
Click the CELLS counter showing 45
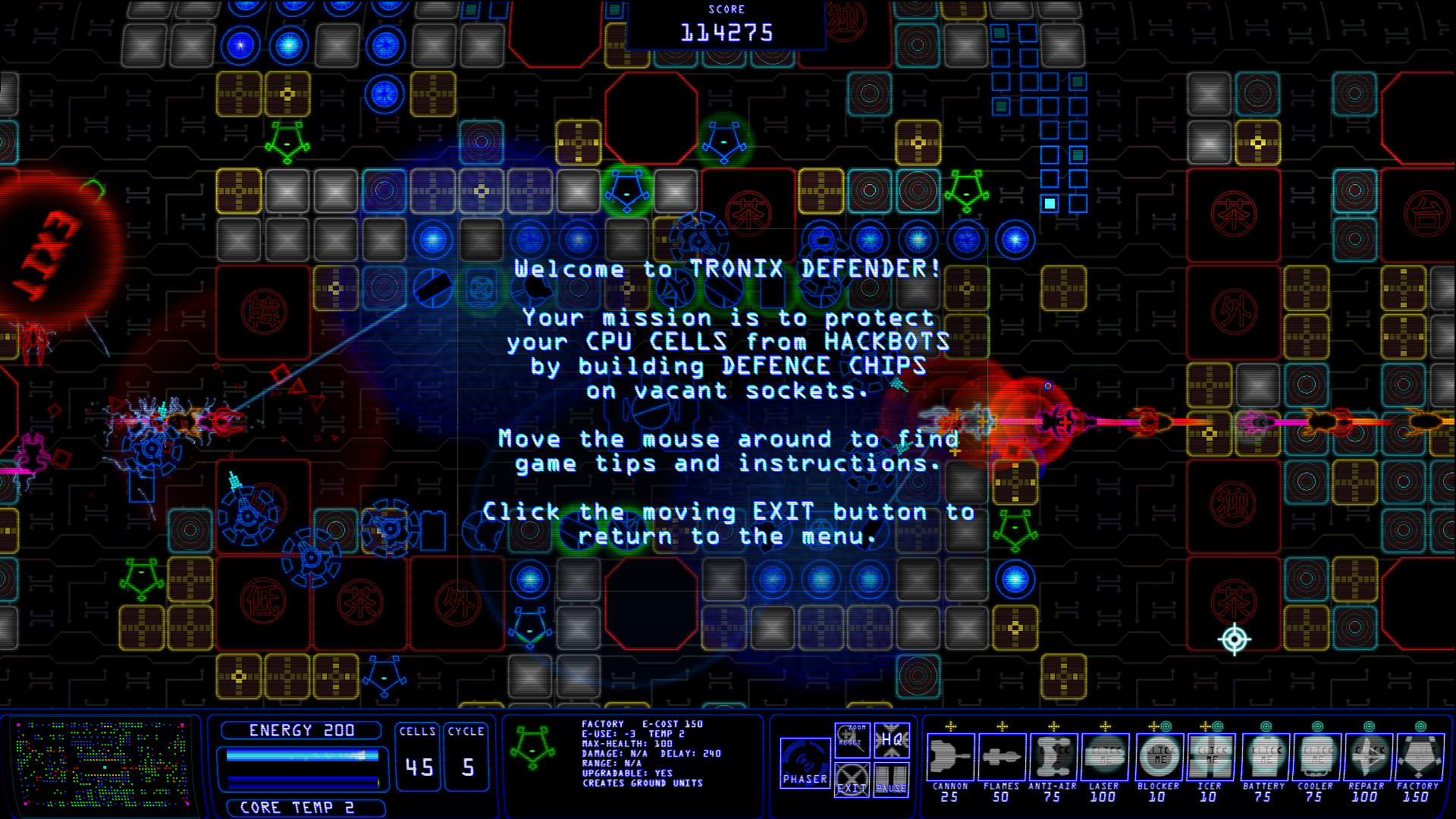(416, 766)
